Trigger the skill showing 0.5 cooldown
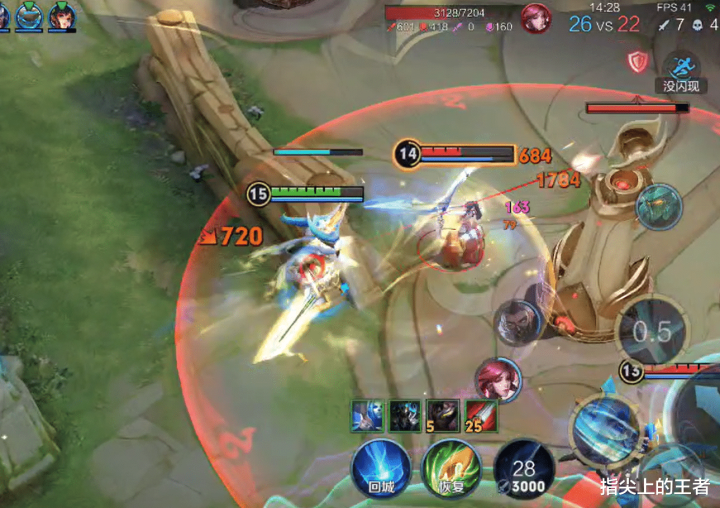This screenshot has height=508, width=720. click(652, 332)
